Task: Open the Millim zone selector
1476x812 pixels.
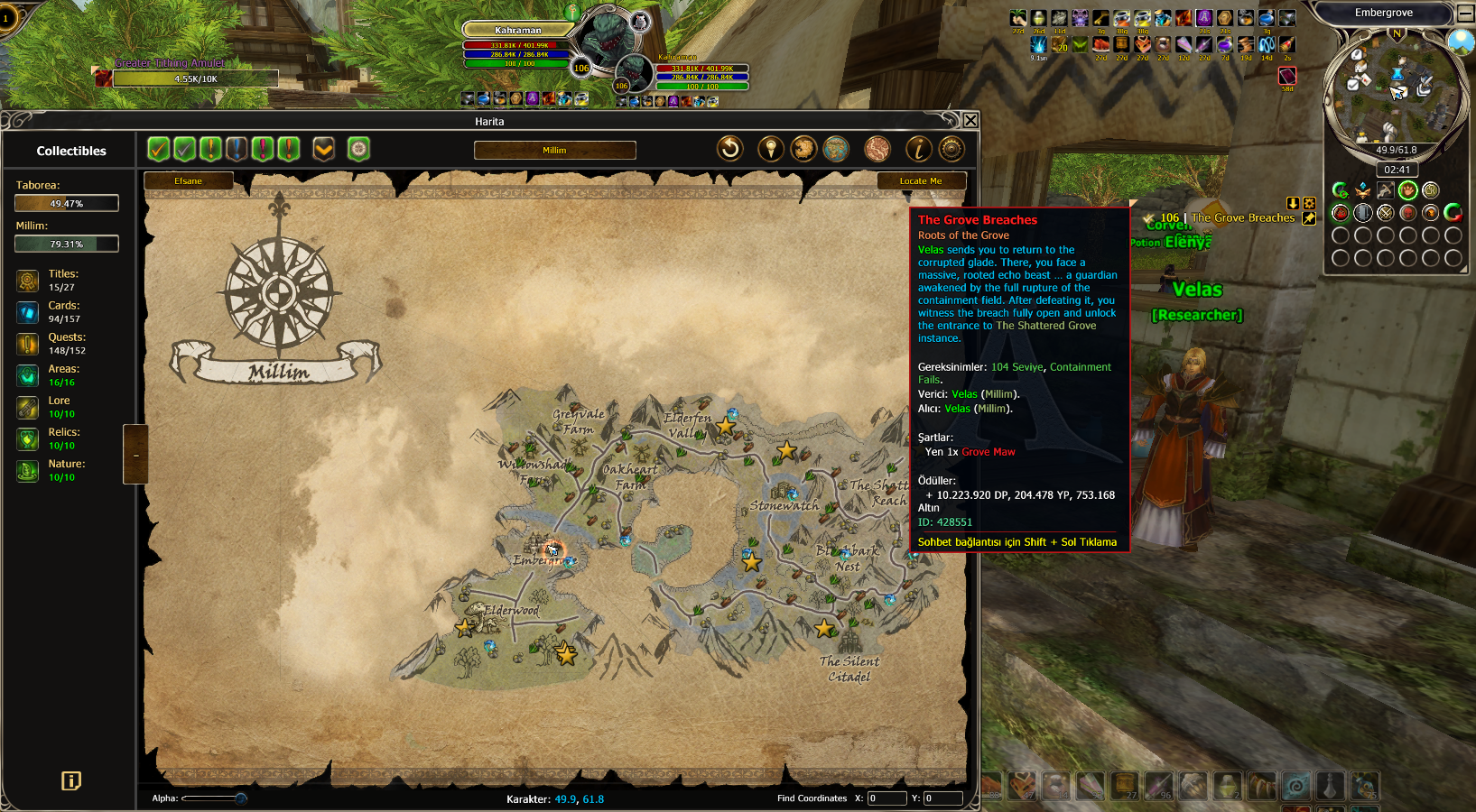Action: [554, 150]
